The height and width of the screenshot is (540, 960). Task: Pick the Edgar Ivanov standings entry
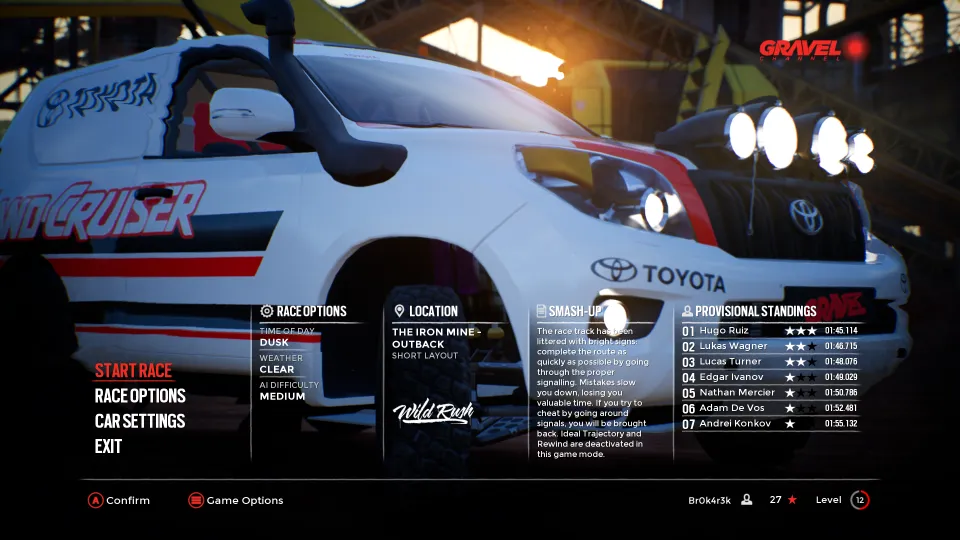point(769,377)
